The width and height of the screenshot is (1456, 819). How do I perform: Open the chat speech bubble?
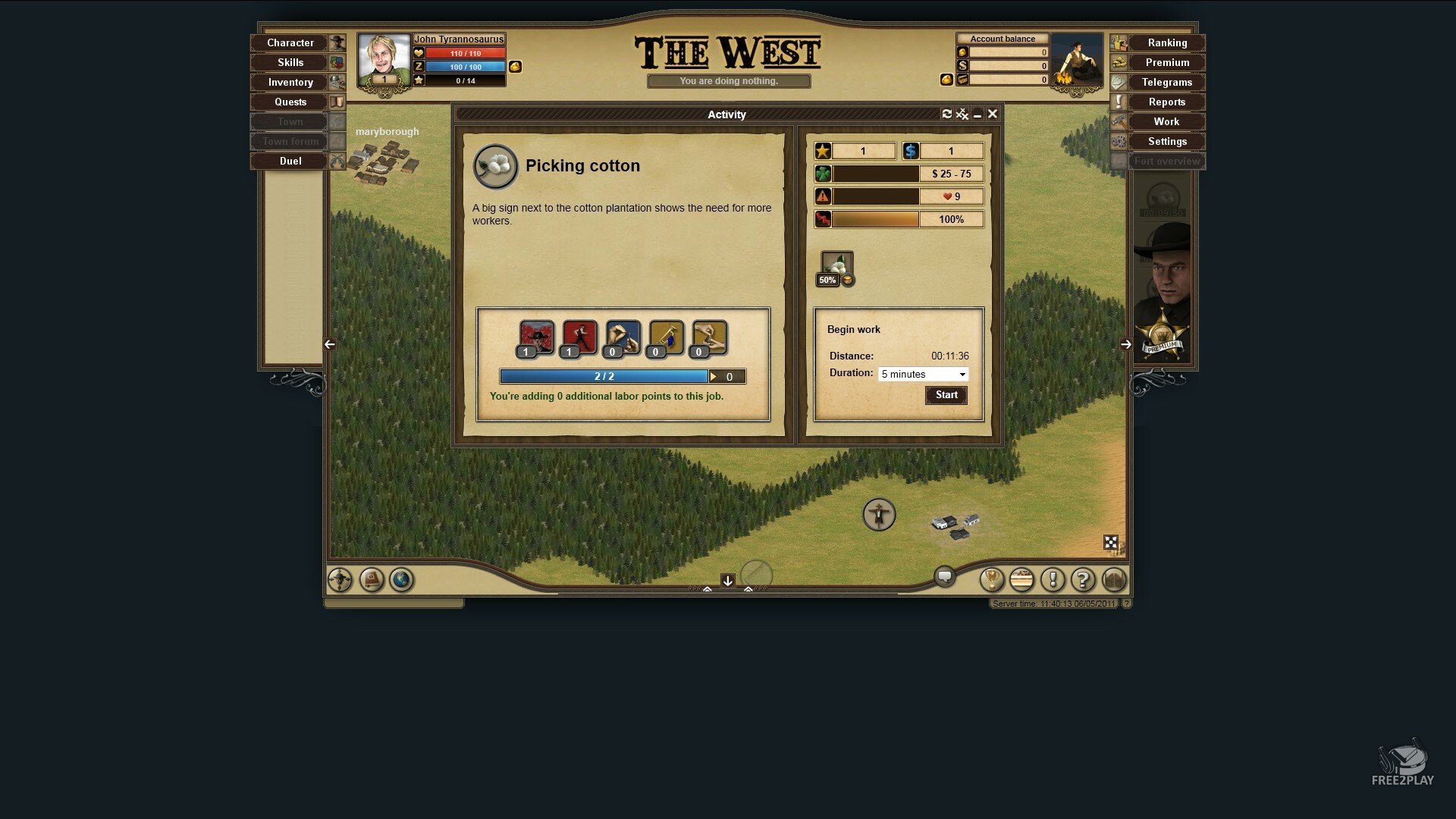[944, 576]
